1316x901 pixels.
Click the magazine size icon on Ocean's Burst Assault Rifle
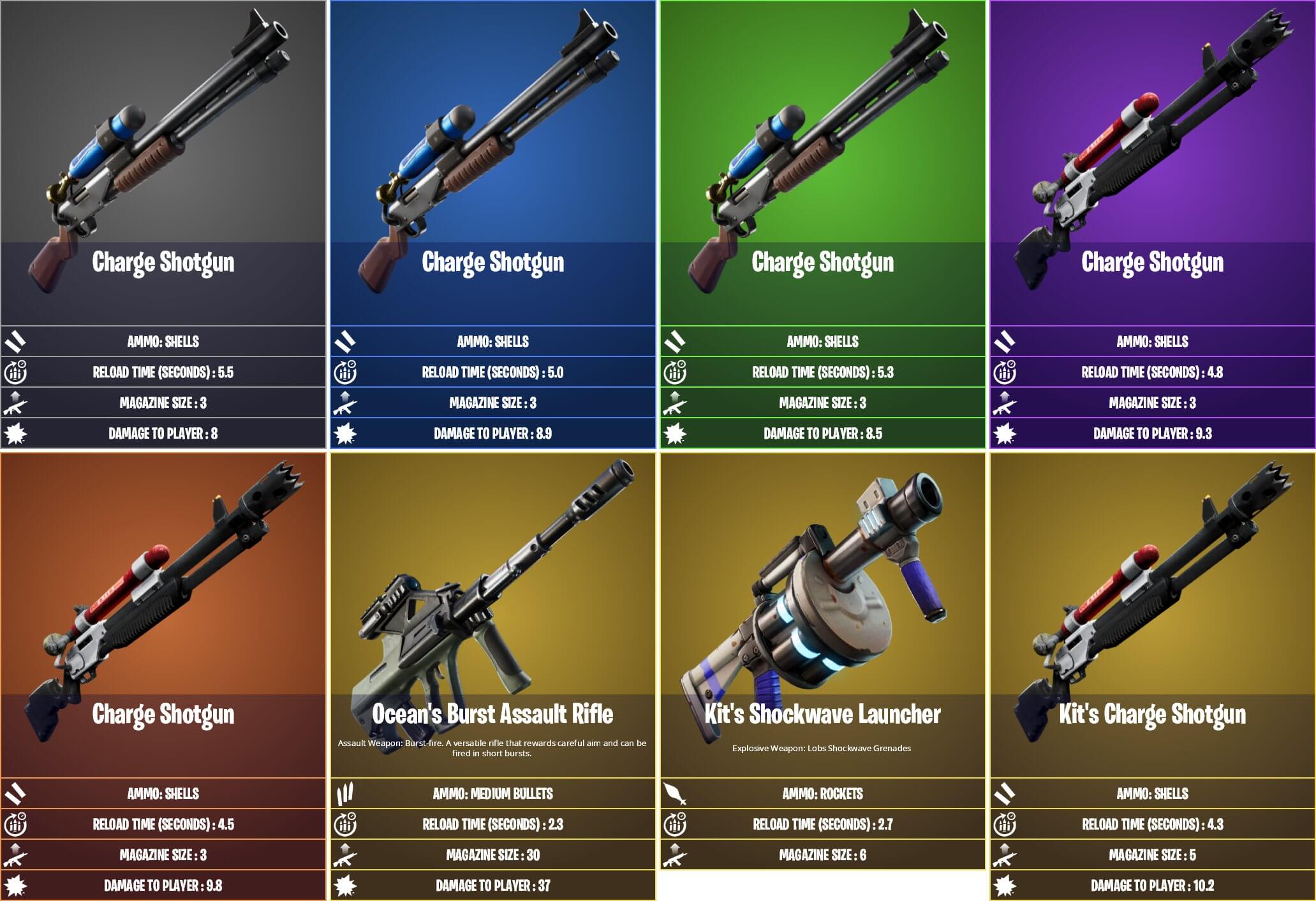(345, 855)
